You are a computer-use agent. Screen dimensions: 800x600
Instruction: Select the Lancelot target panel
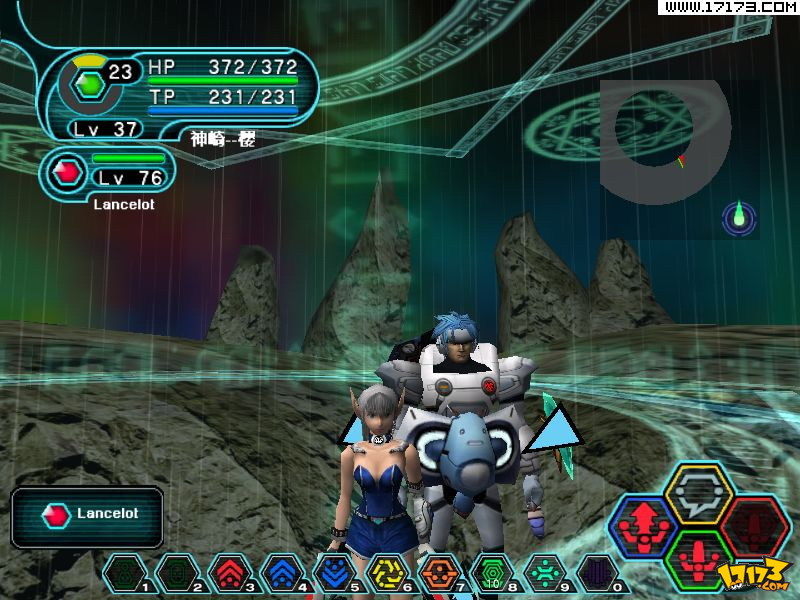point(88,516)
